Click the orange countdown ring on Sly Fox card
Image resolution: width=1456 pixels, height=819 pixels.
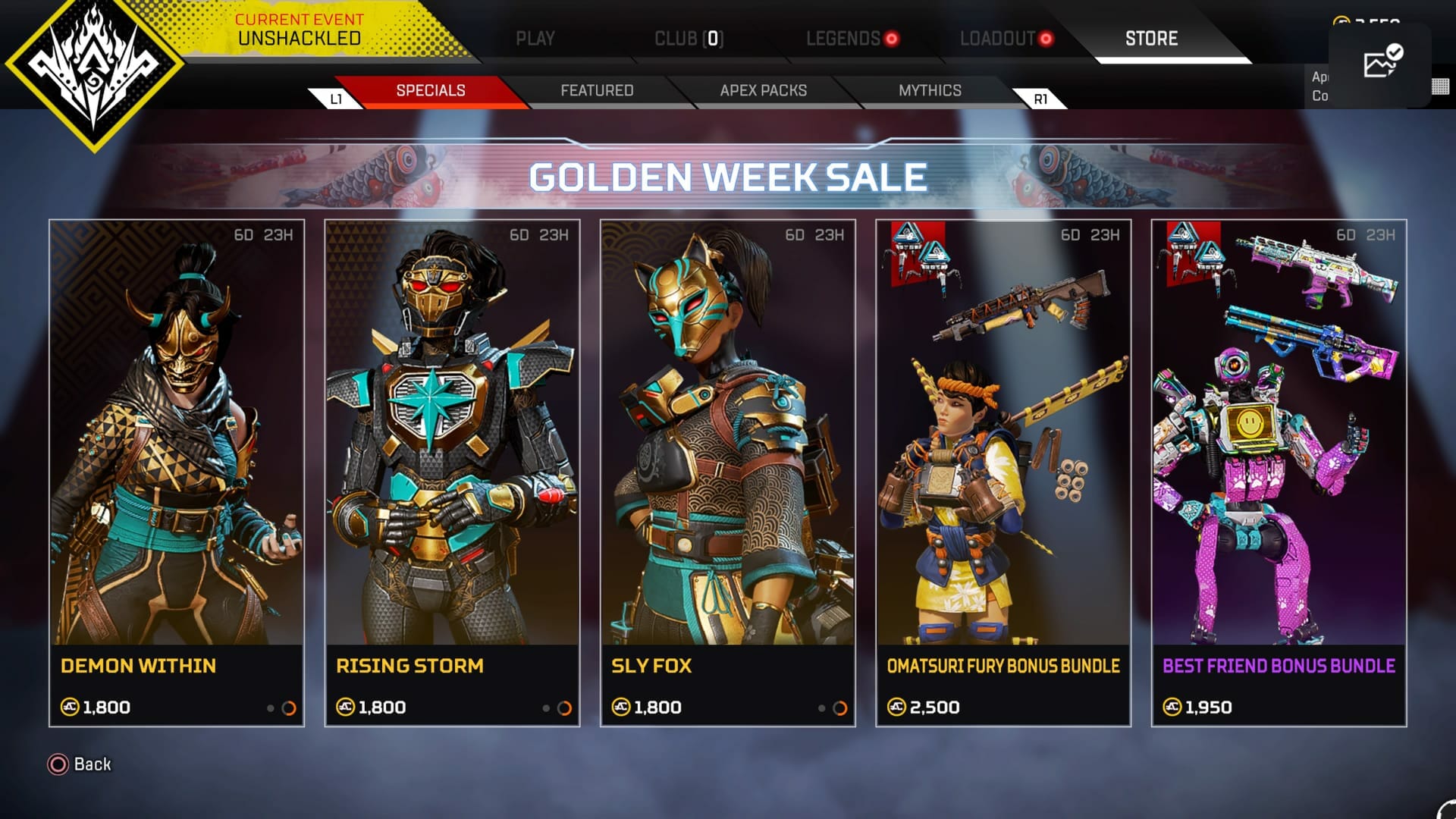tap(840, 707)
